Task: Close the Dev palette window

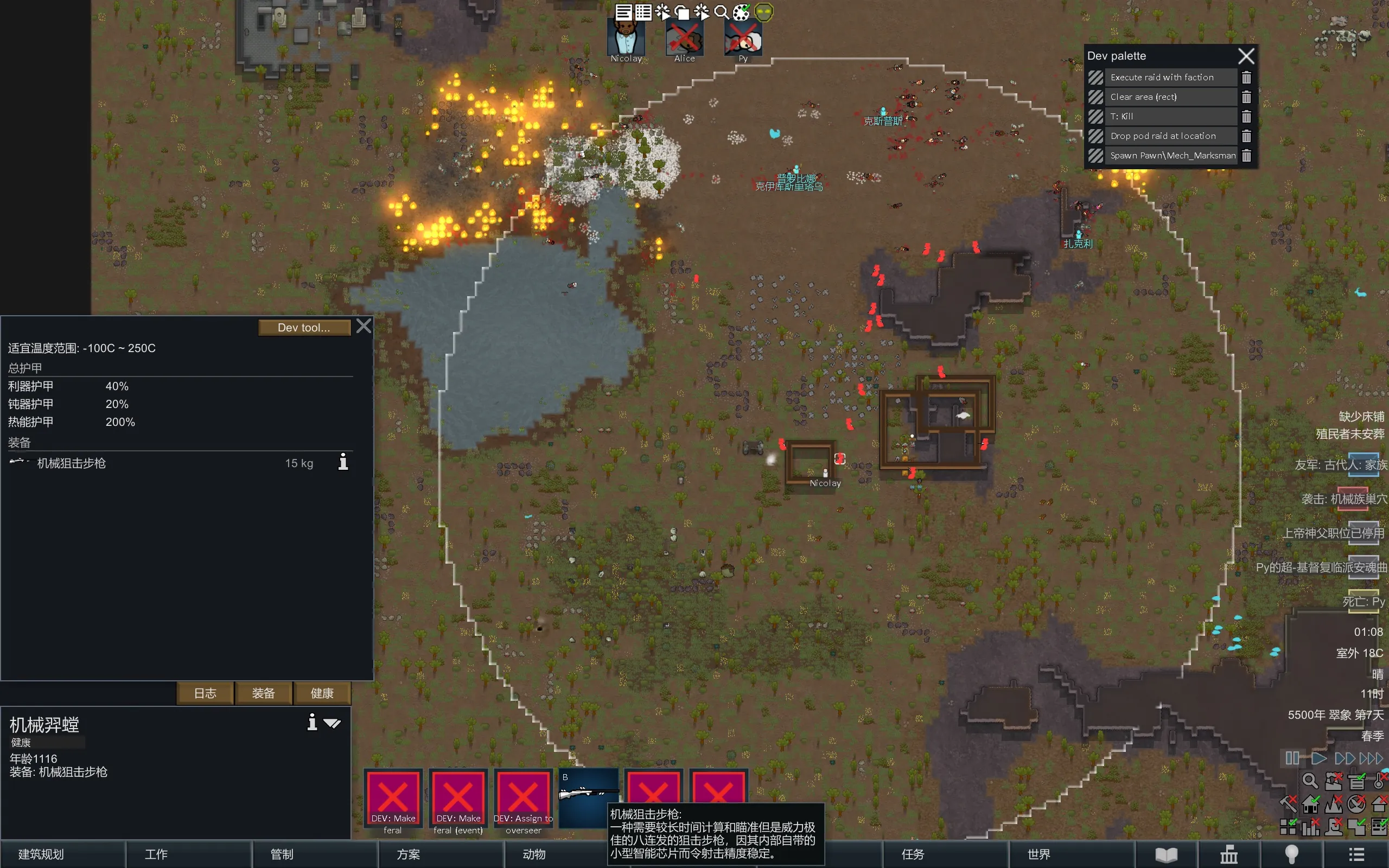Action: (1246, 56)
